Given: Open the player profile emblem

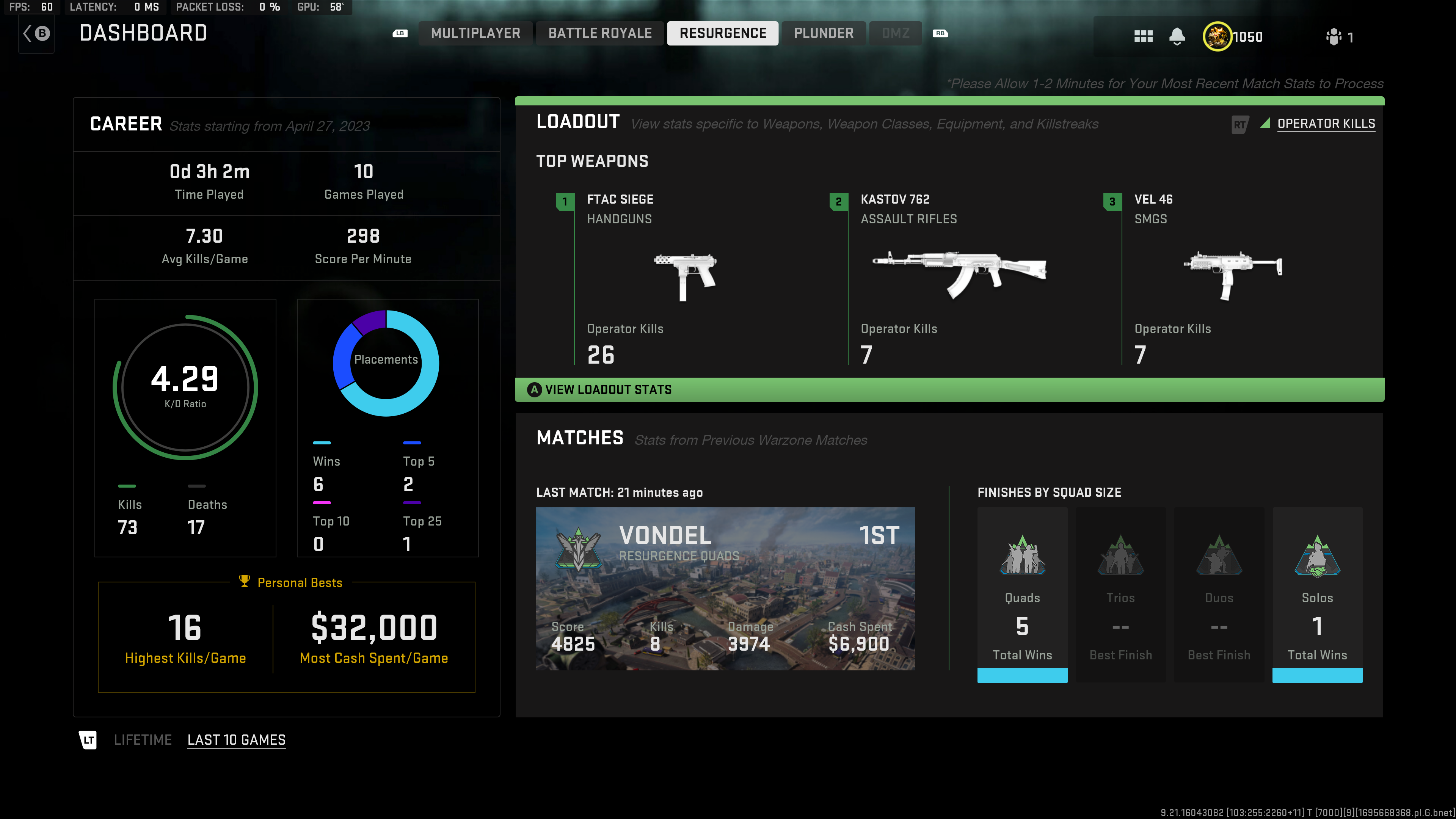Looking at the screenshot, I should click(x=1217, y=37).
